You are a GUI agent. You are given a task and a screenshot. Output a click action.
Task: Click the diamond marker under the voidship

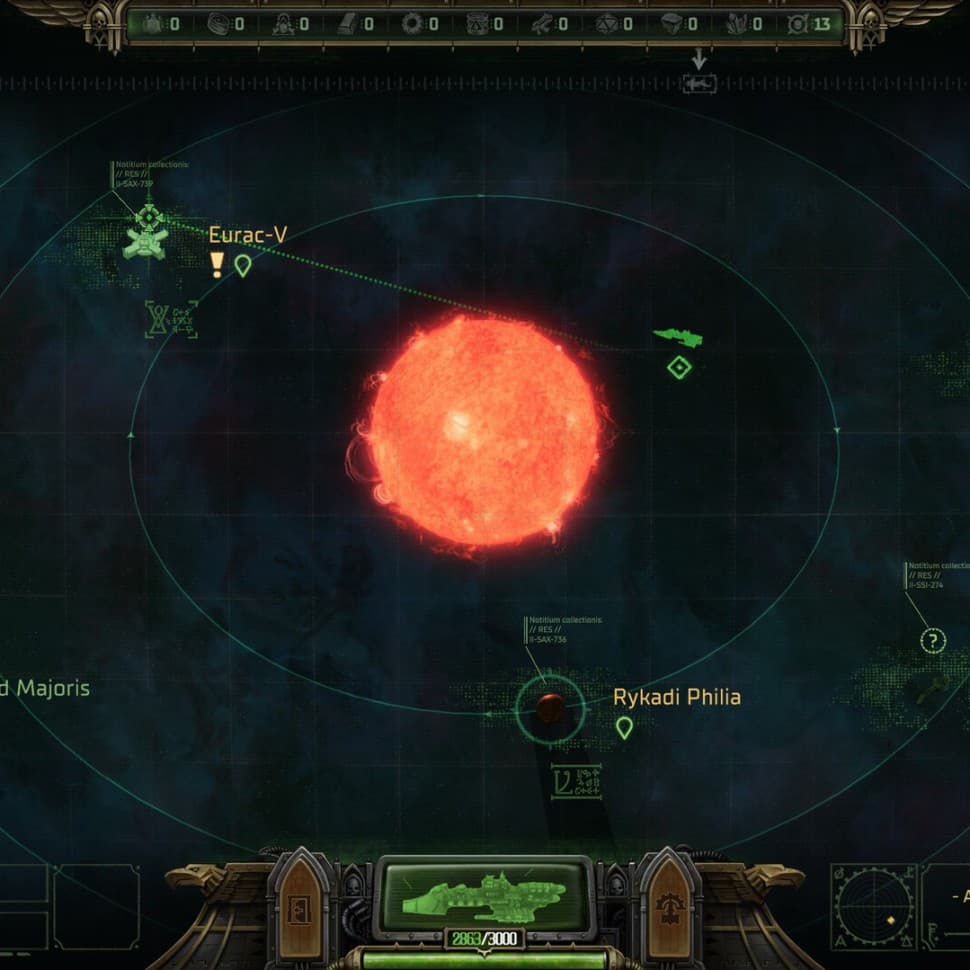pos(679,368)
